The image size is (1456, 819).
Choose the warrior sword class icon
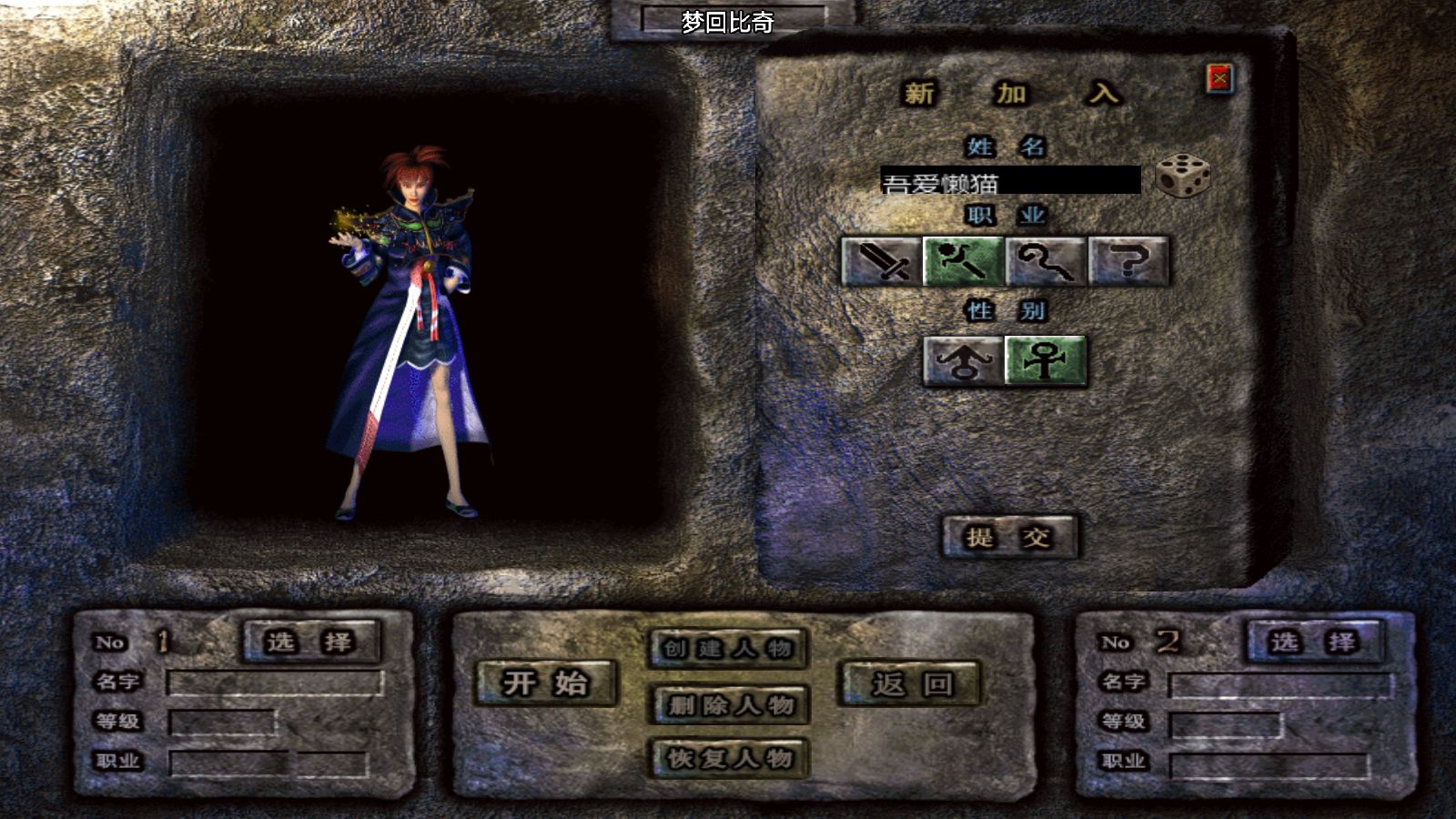[881, 261]
